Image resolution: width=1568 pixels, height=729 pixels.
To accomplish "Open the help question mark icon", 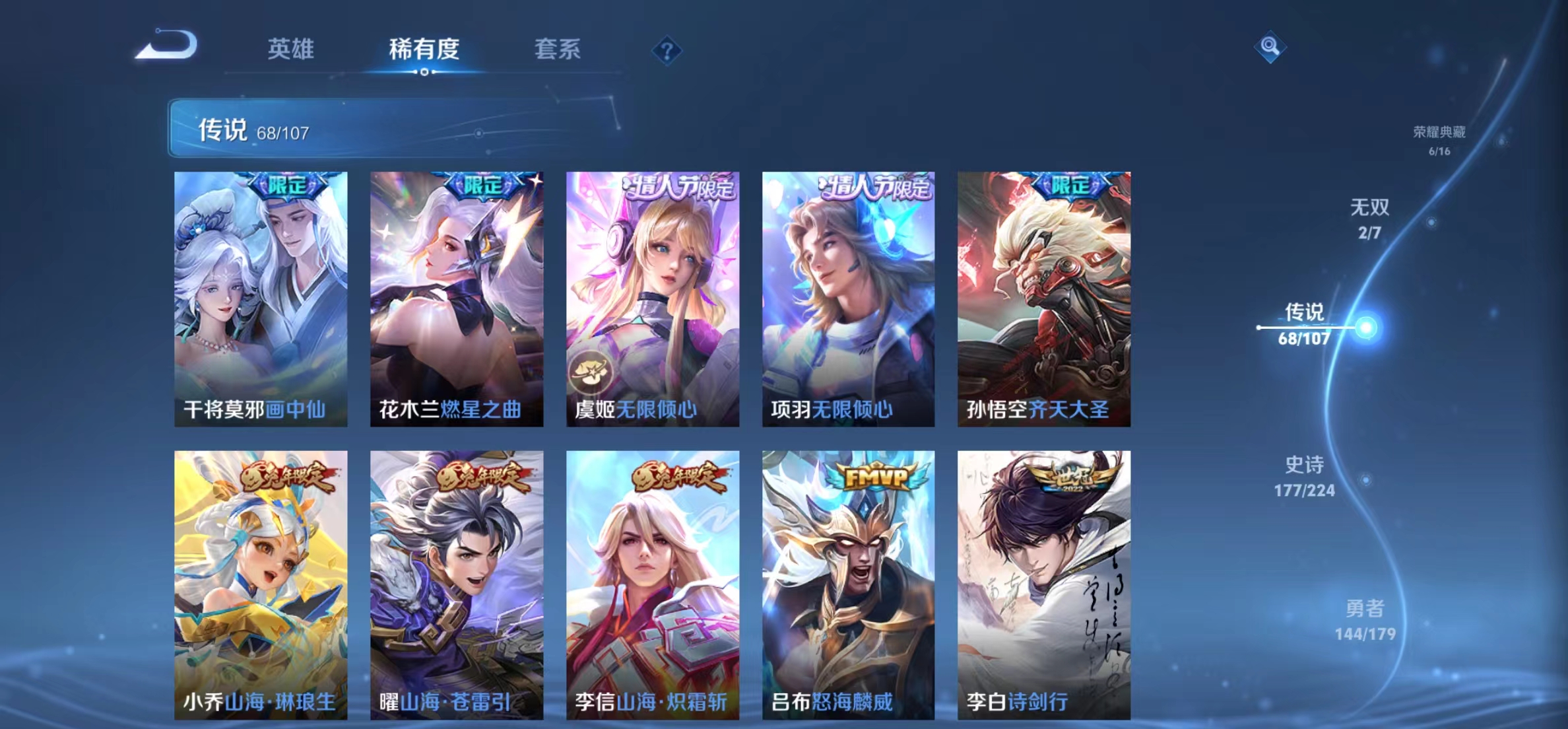I will click(x=668, y=51).
